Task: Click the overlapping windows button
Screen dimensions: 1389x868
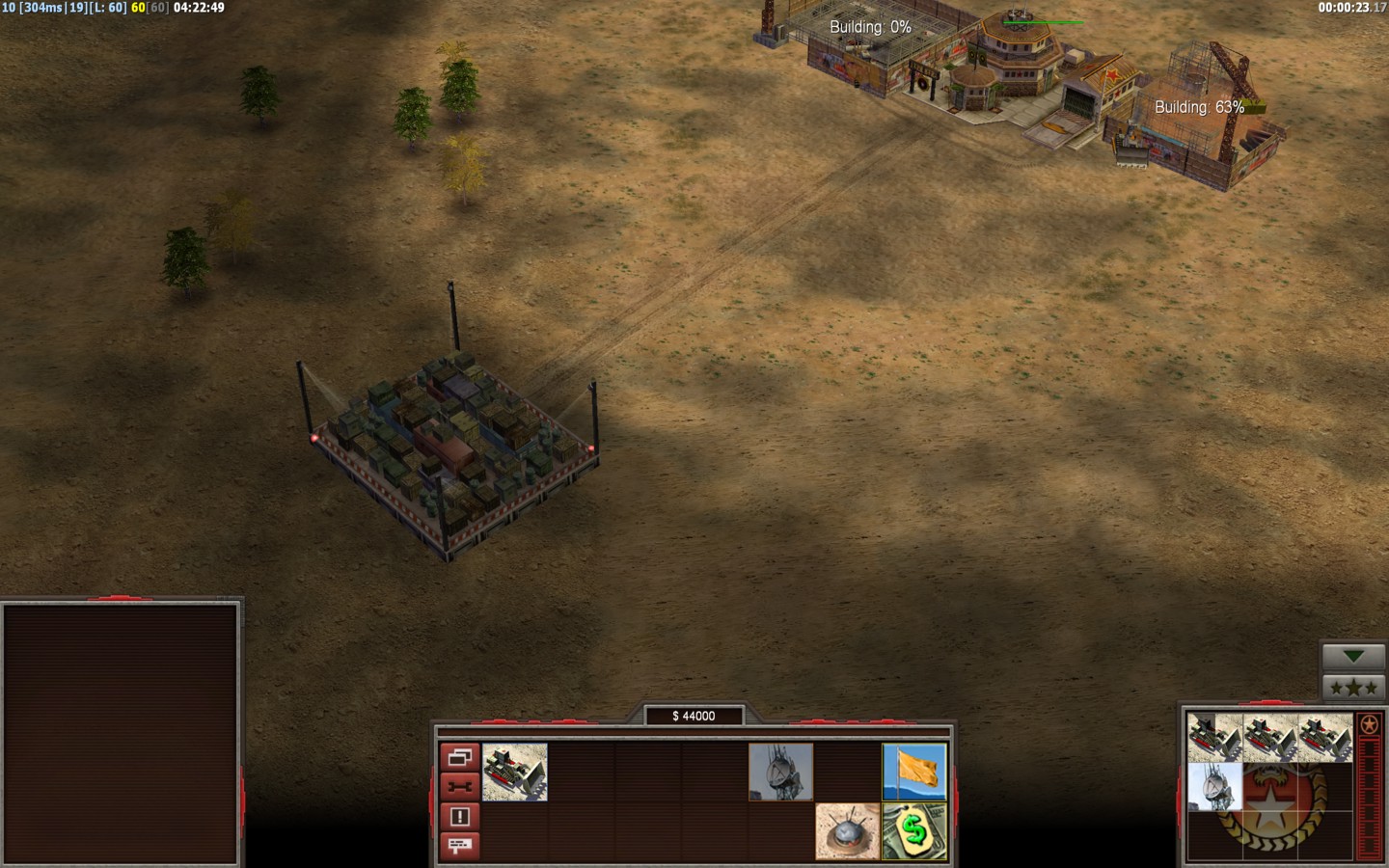Action: (x=459, y=758)
